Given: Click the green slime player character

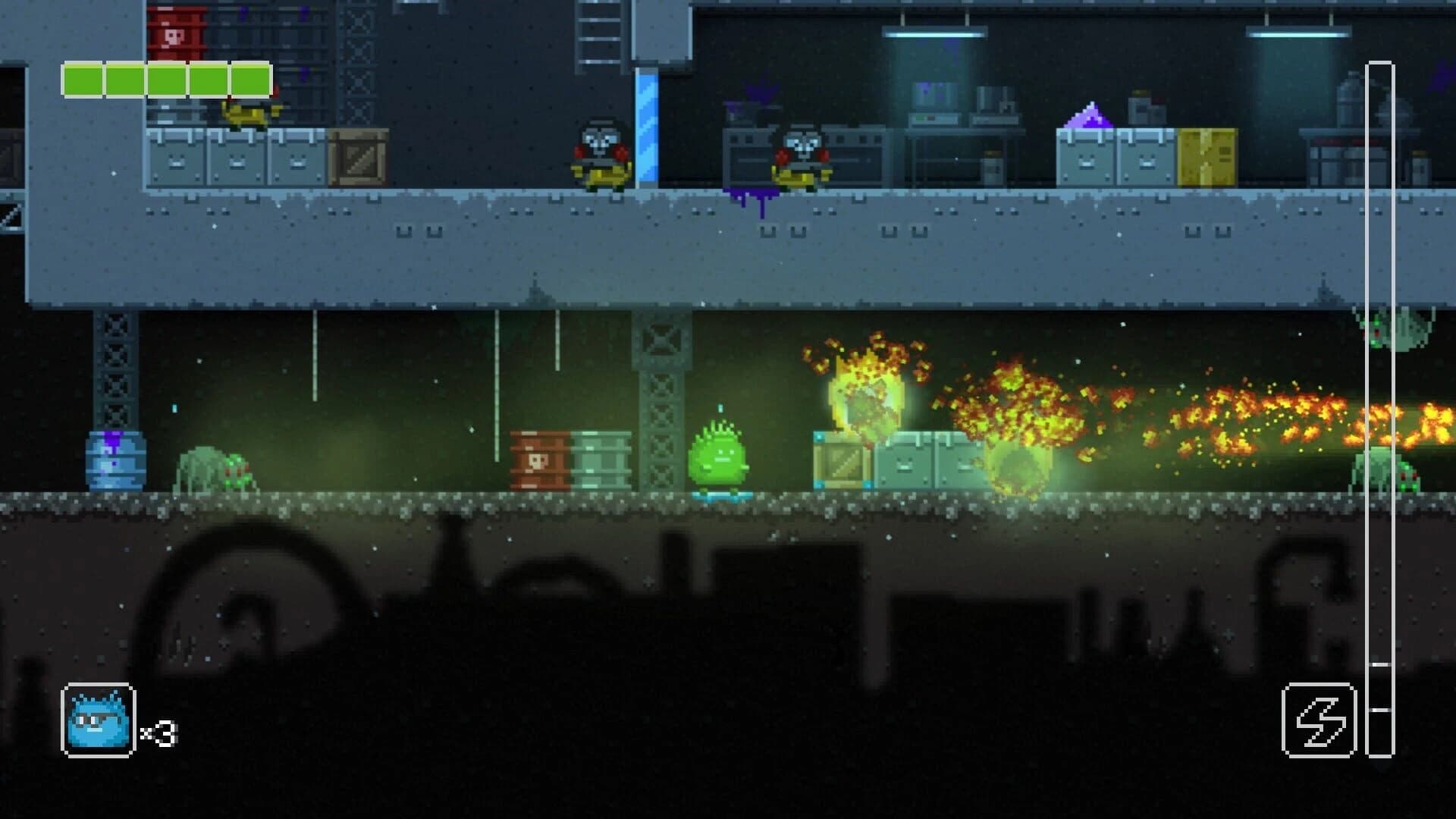Looking at the screenshot, I should [x=719, y=455].
